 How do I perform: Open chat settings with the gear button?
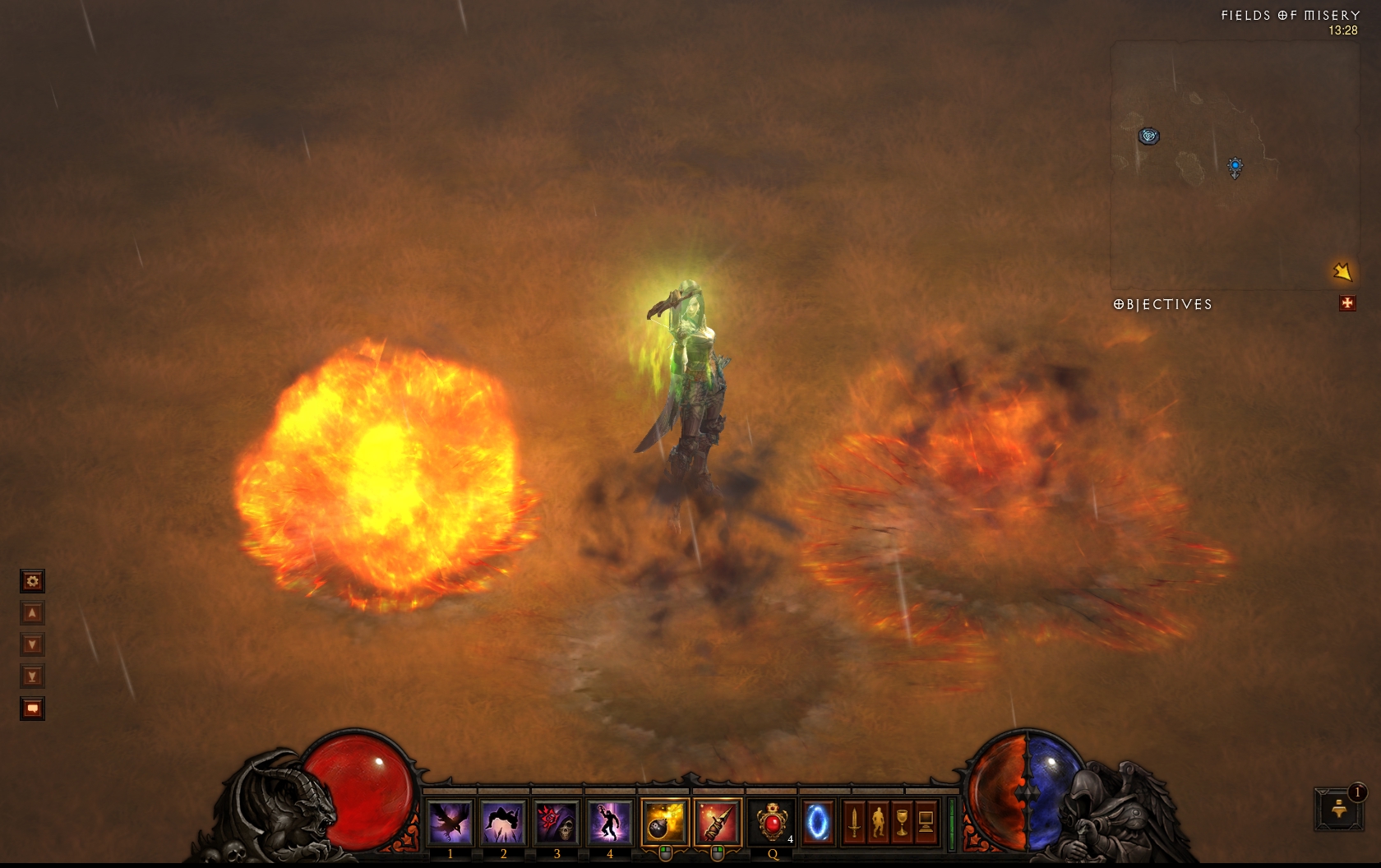pos(32,581)
